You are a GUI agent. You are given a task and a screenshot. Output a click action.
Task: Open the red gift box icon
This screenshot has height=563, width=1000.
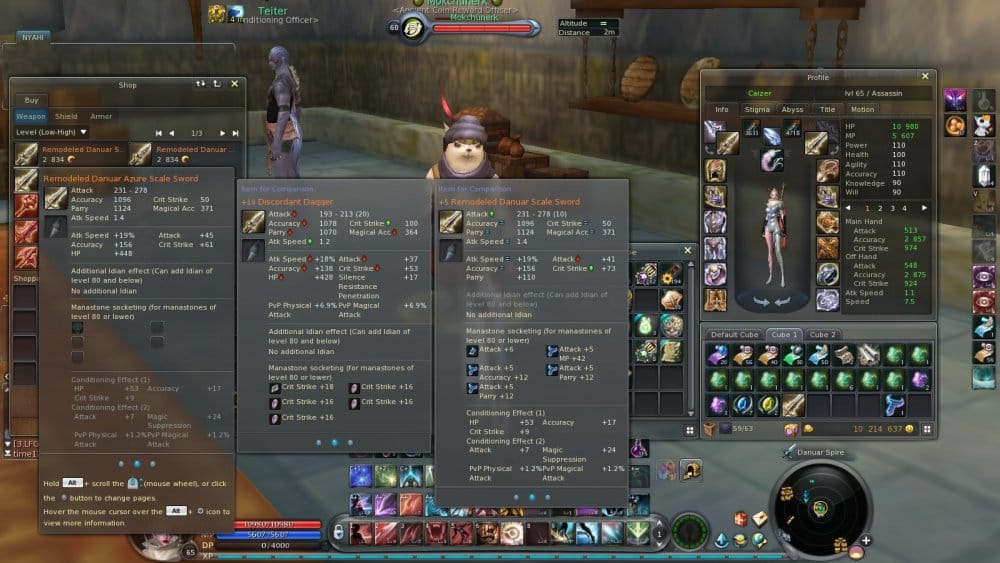(740, 518)
